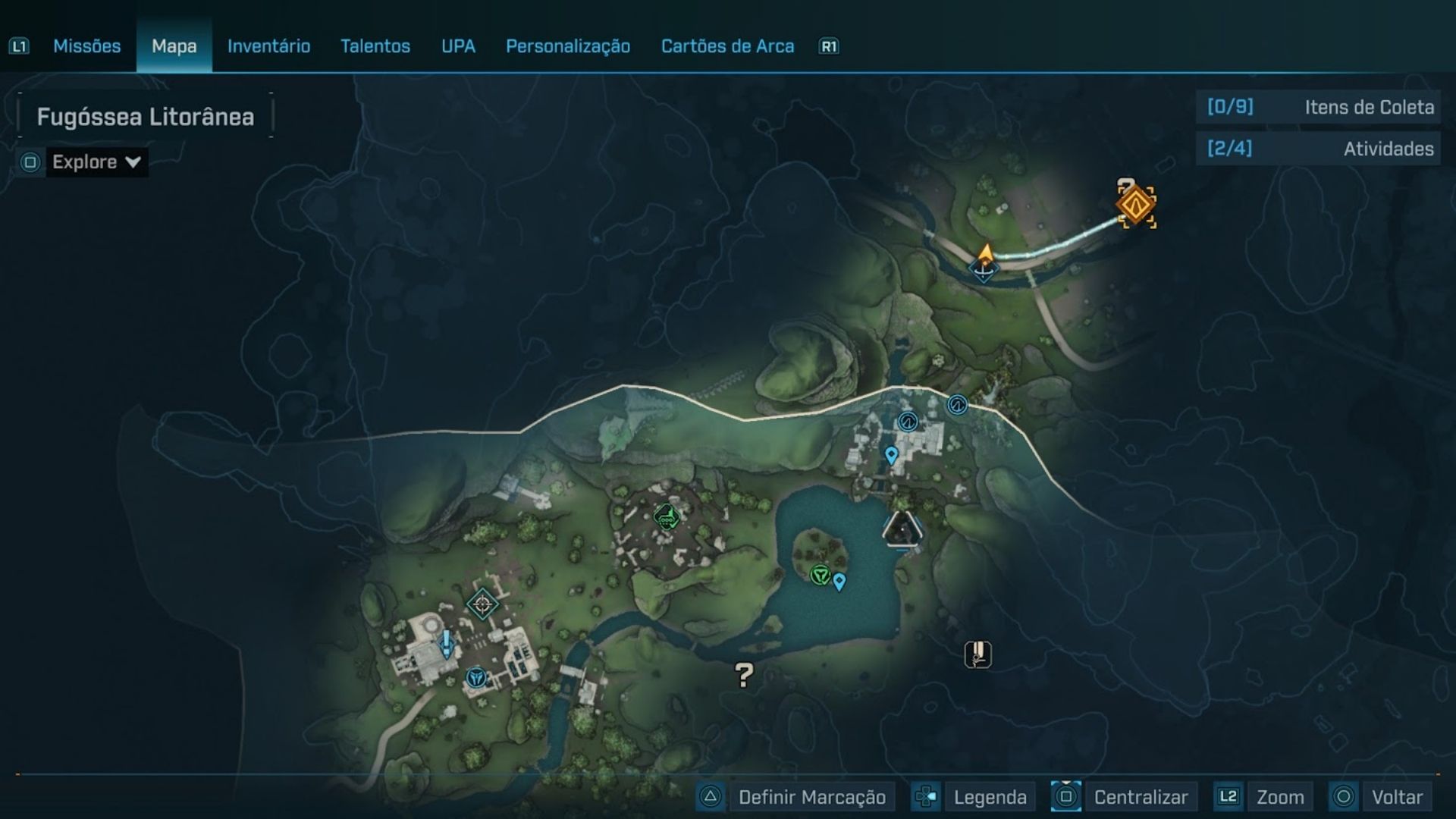Expand the Explore dropdown filter
This screenshot has width=1456, height=819.
(96, 162)
